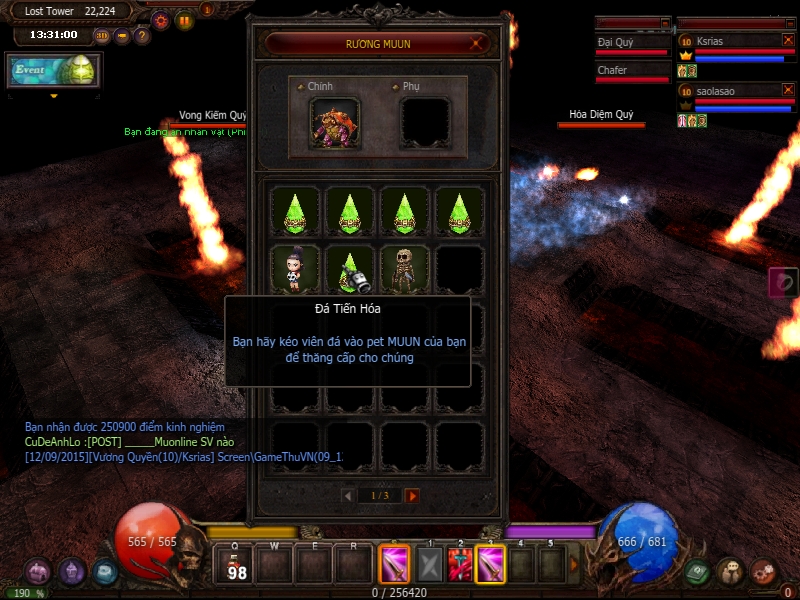Select the skeleton pet in the MUUN chest
The image size is (800, 600).
tap(404, 269)
